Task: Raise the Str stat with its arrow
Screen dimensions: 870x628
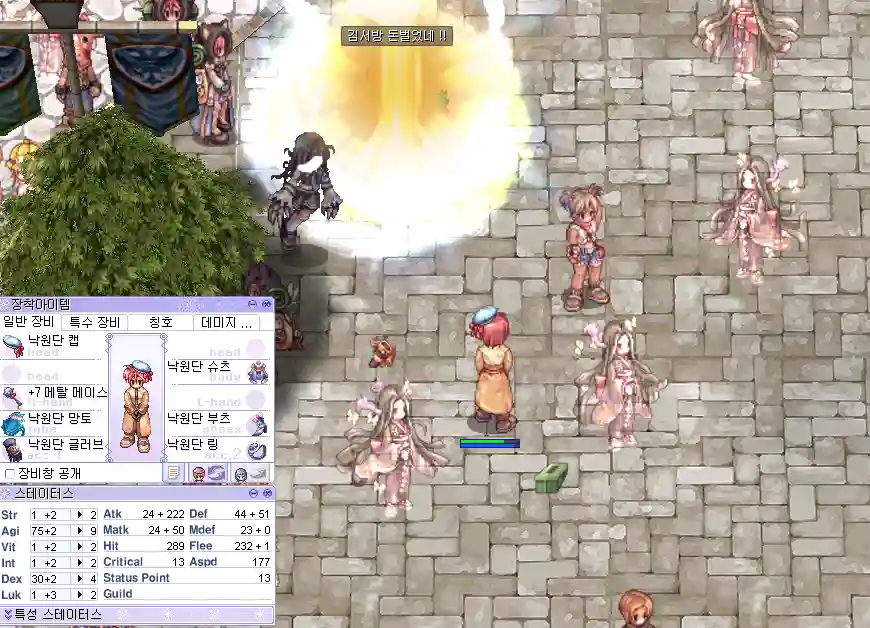Action: pyautogui.click(x=80, y=514)
